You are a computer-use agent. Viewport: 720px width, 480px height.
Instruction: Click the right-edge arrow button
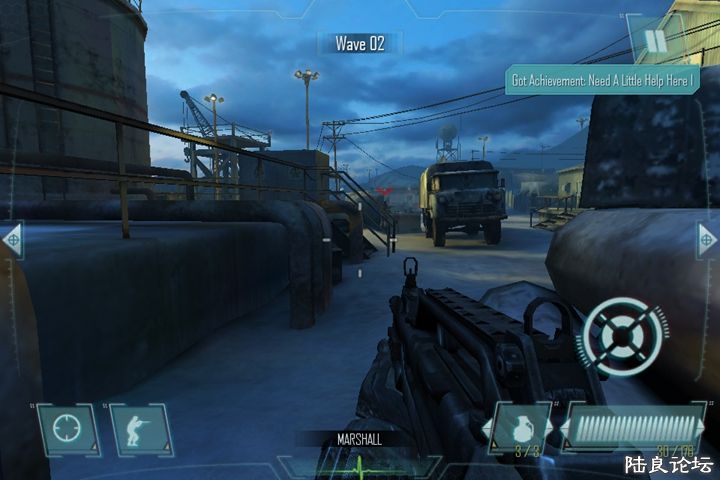[x=707, y=240]
